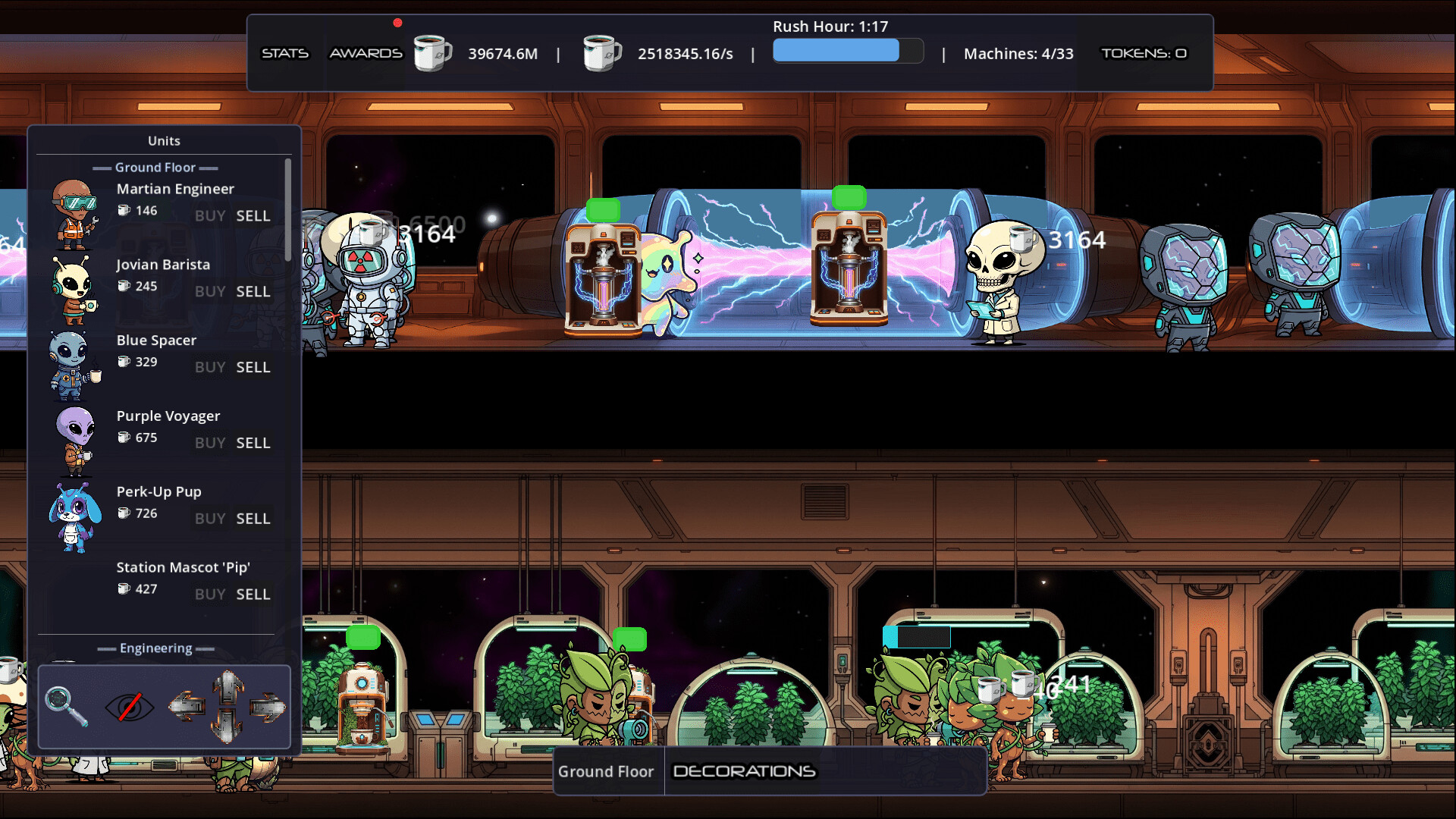Click the coffee cup icon beside production rate

(x=601, y=53)
